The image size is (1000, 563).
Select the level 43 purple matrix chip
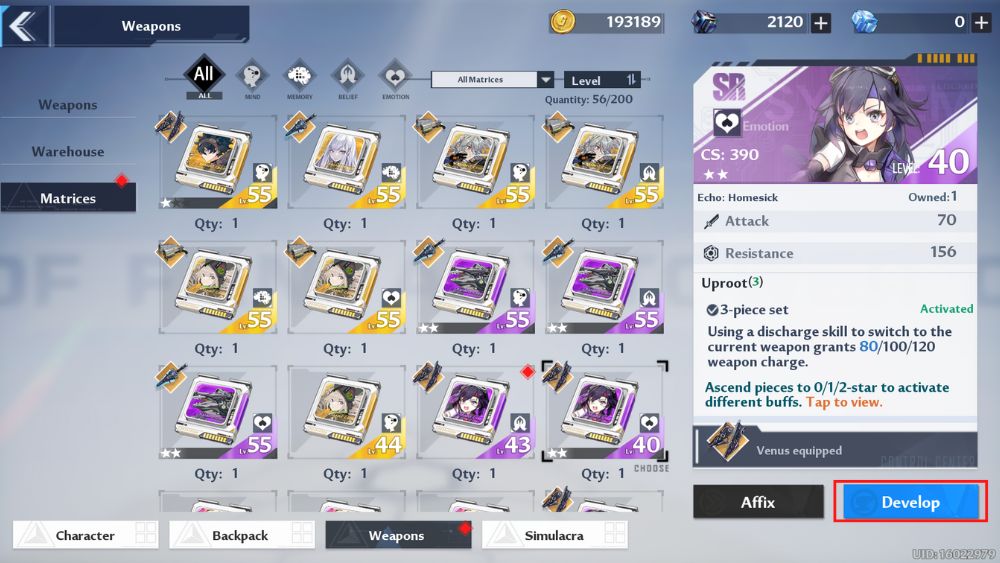[474, 412]
